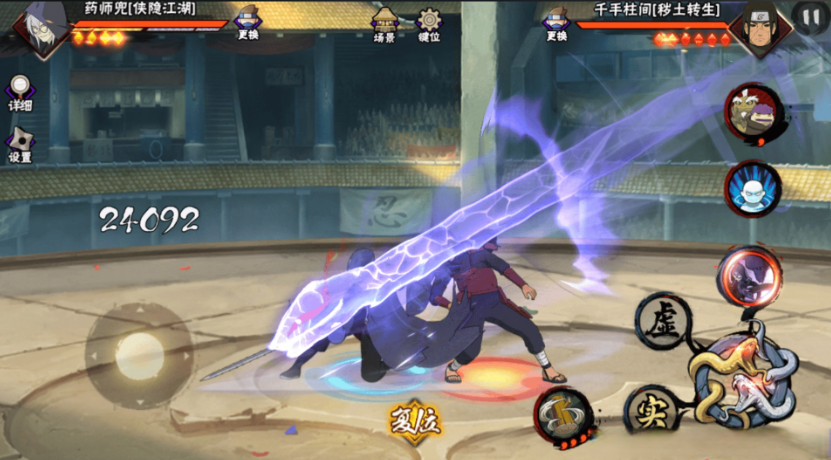Reset positions with the 复位 button

[x=415, y=418]
